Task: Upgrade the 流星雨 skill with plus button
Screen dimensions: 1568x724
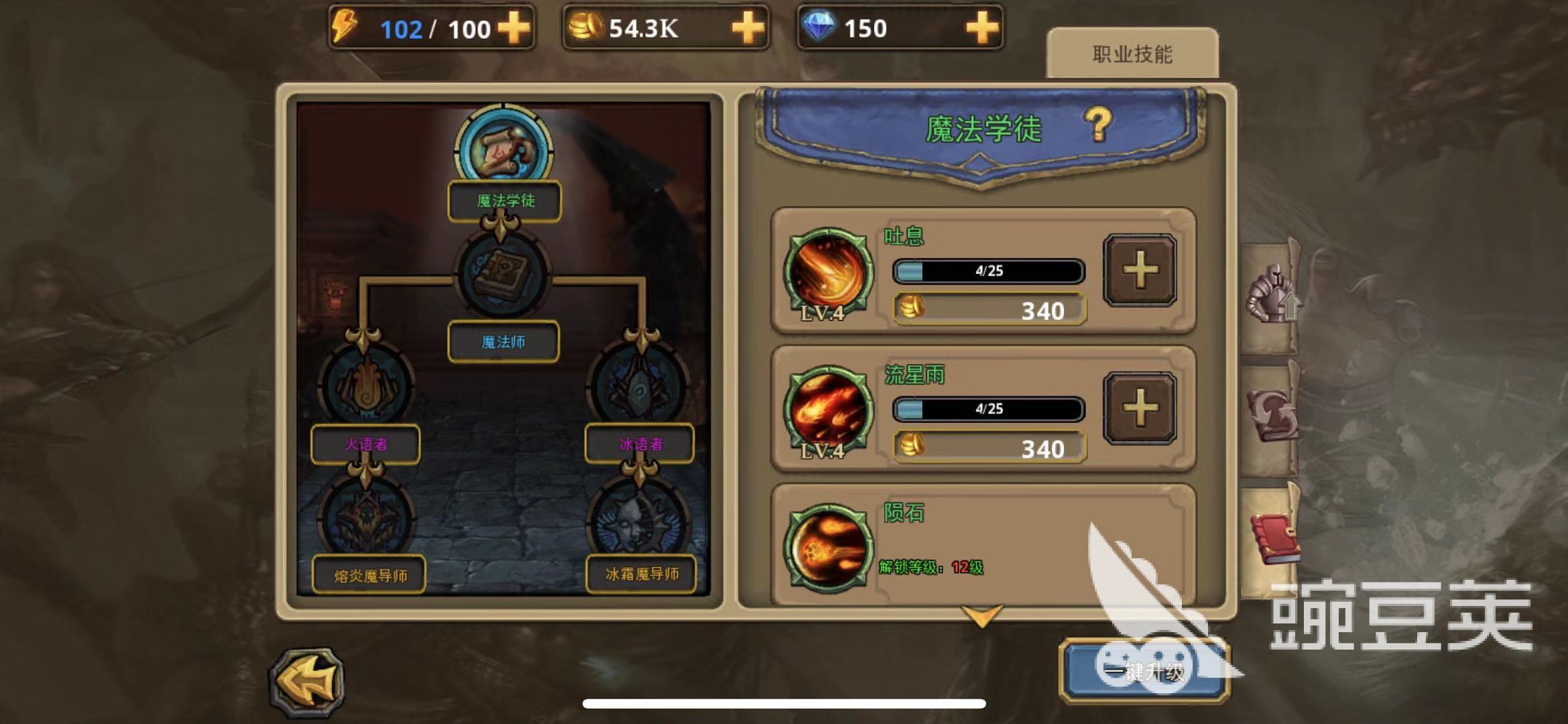Action: pos(1140,408)
